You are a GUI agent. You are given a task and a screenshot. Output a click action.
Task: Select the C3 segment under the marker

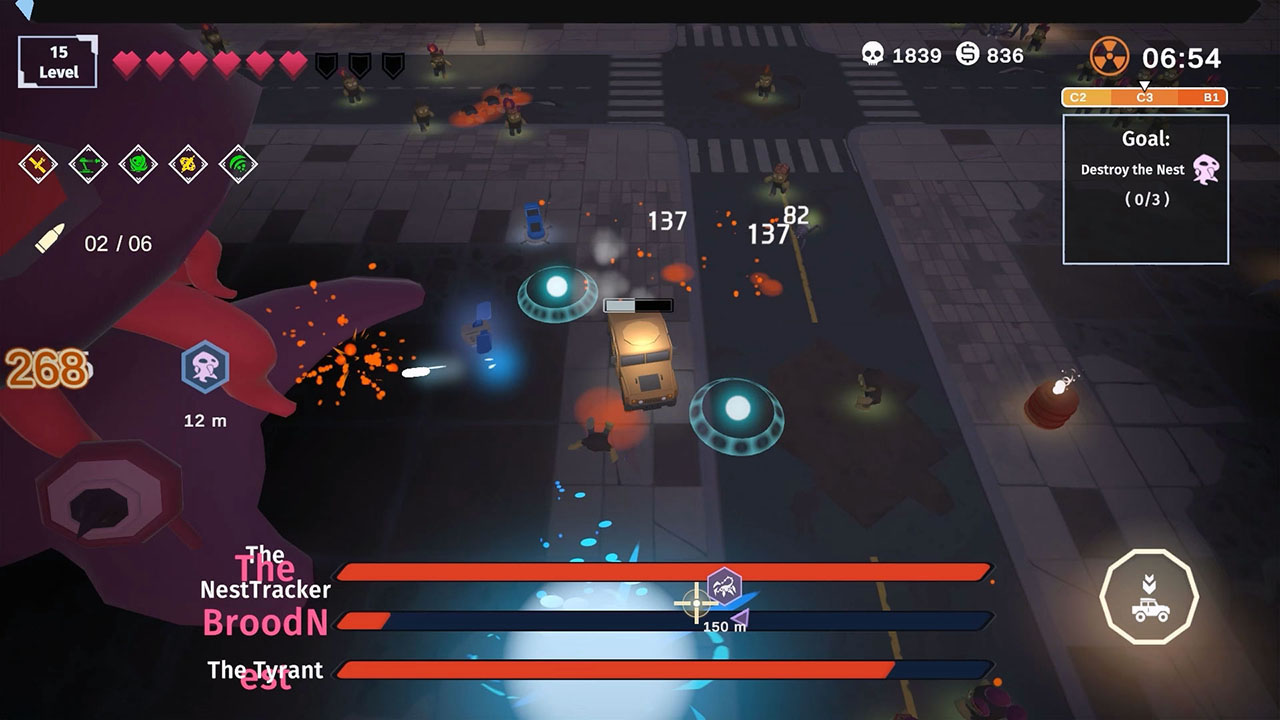pyautogui.click(x=1146, y=97)
